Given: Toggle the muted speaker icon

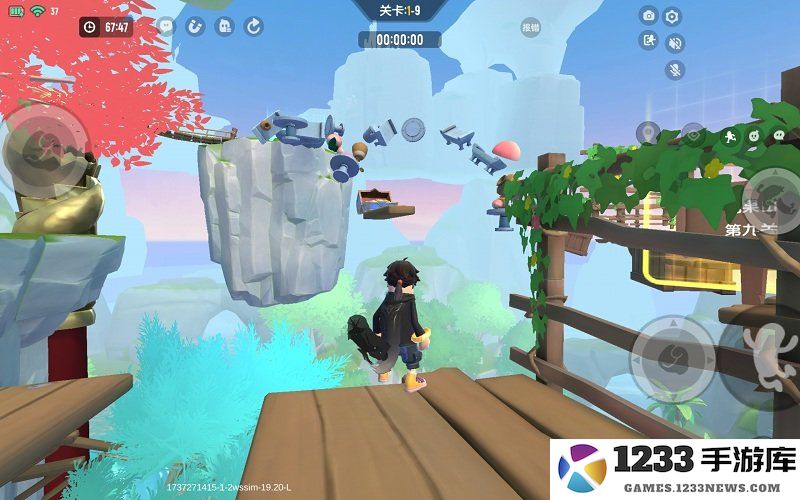Looking at the screenshot, I should [x=675, y=43].
